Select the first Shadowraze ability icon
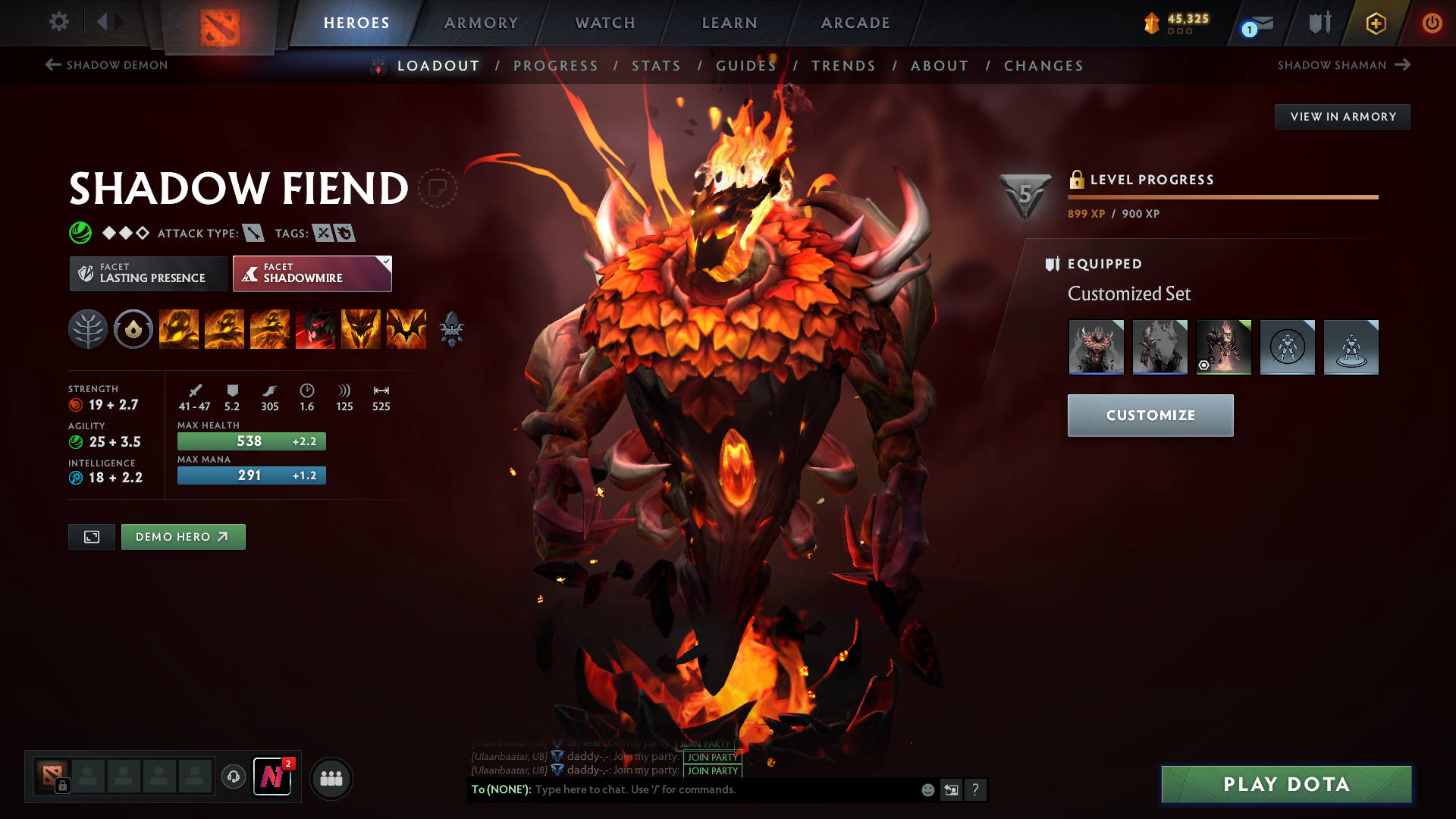1456x819 pixels. pos(179,329)
